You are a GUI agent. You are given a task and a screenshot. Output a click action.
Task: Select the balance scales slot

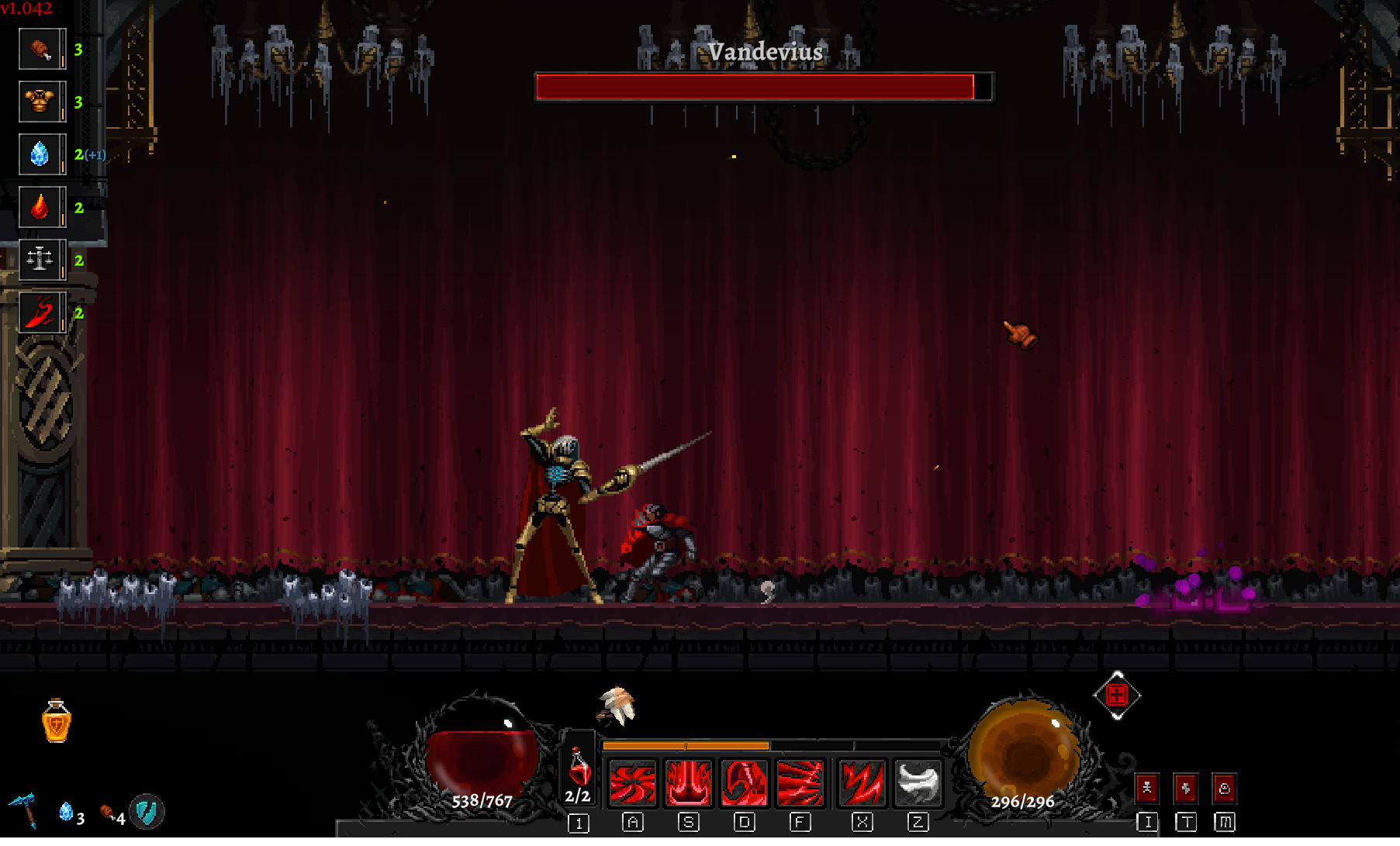41,260
